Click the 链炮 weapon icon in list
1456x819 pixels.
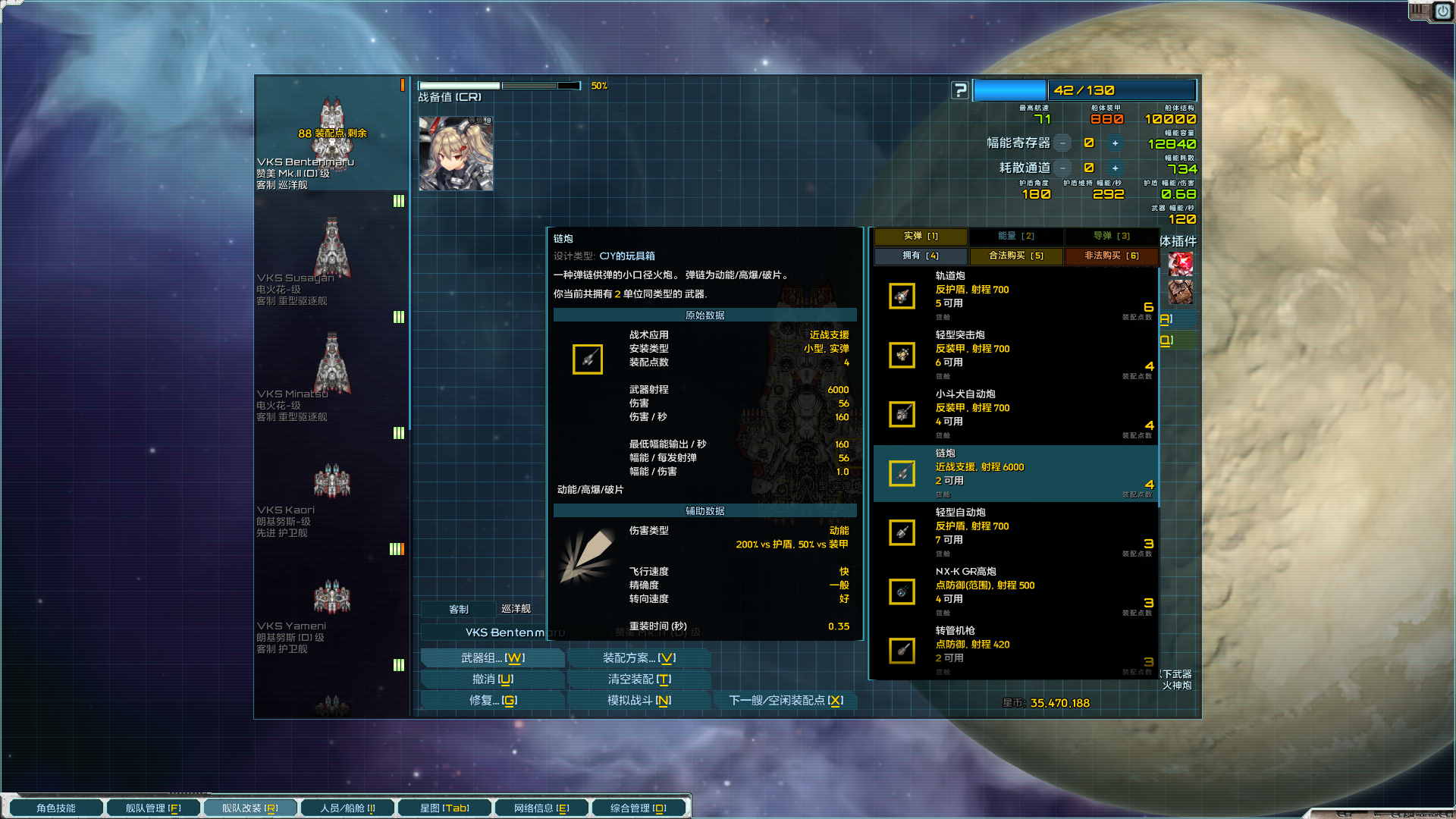click(902, 474)
